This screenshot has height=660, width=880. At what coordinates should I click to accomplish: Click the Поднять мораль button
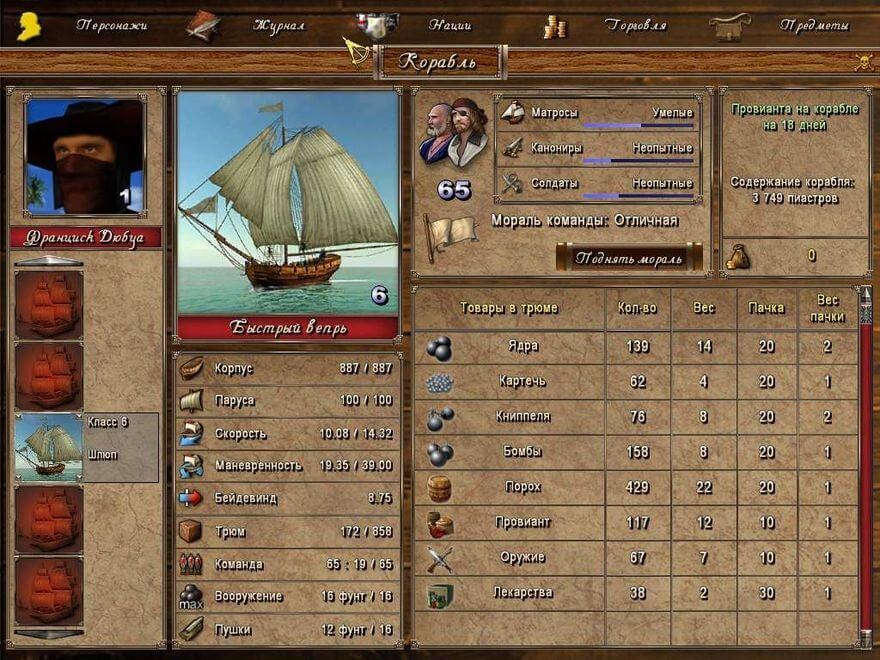628,257
